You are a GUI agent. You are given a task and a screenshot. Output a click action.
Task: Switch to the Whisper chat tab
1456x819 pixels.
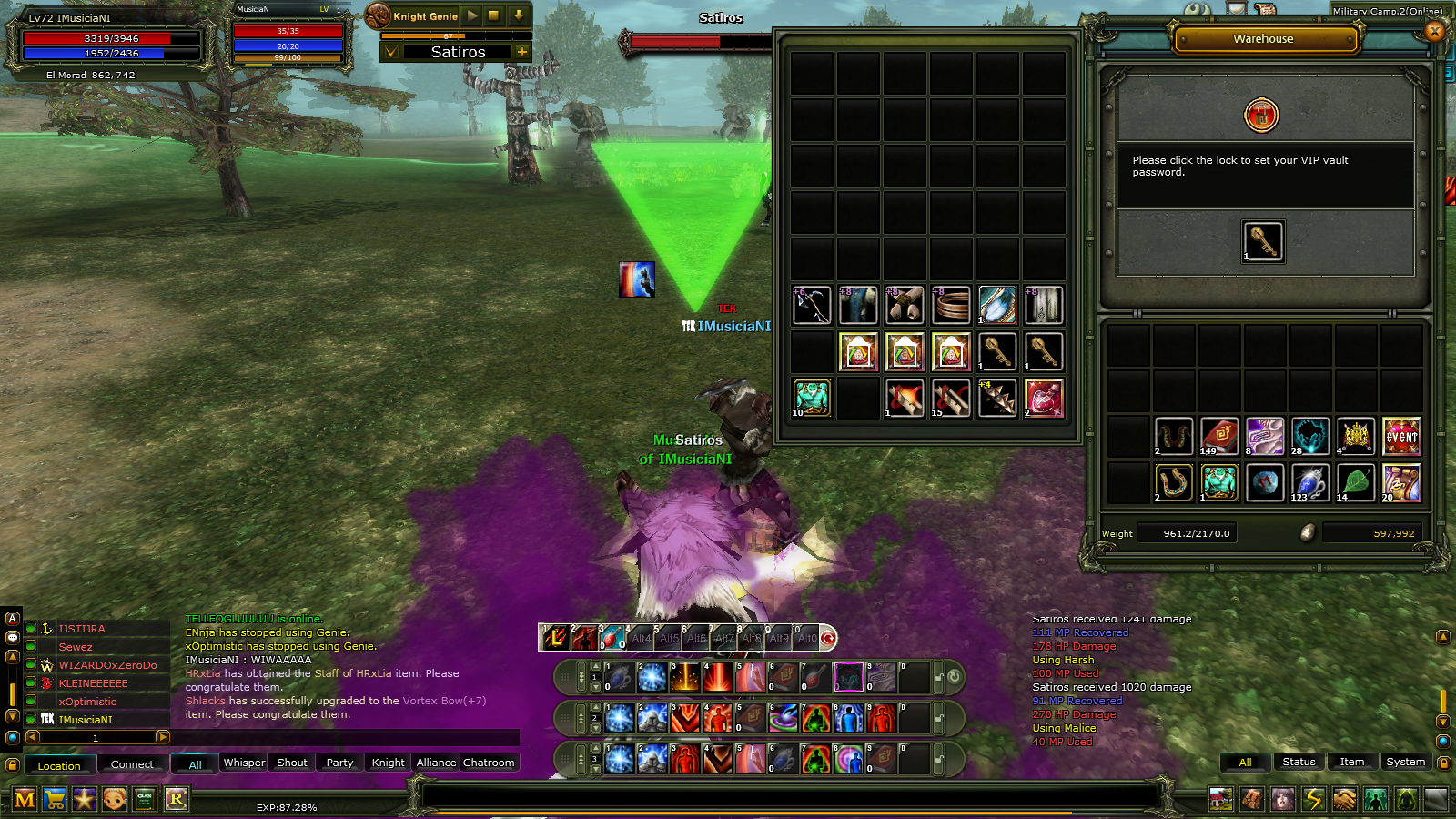tap(244, 763)
